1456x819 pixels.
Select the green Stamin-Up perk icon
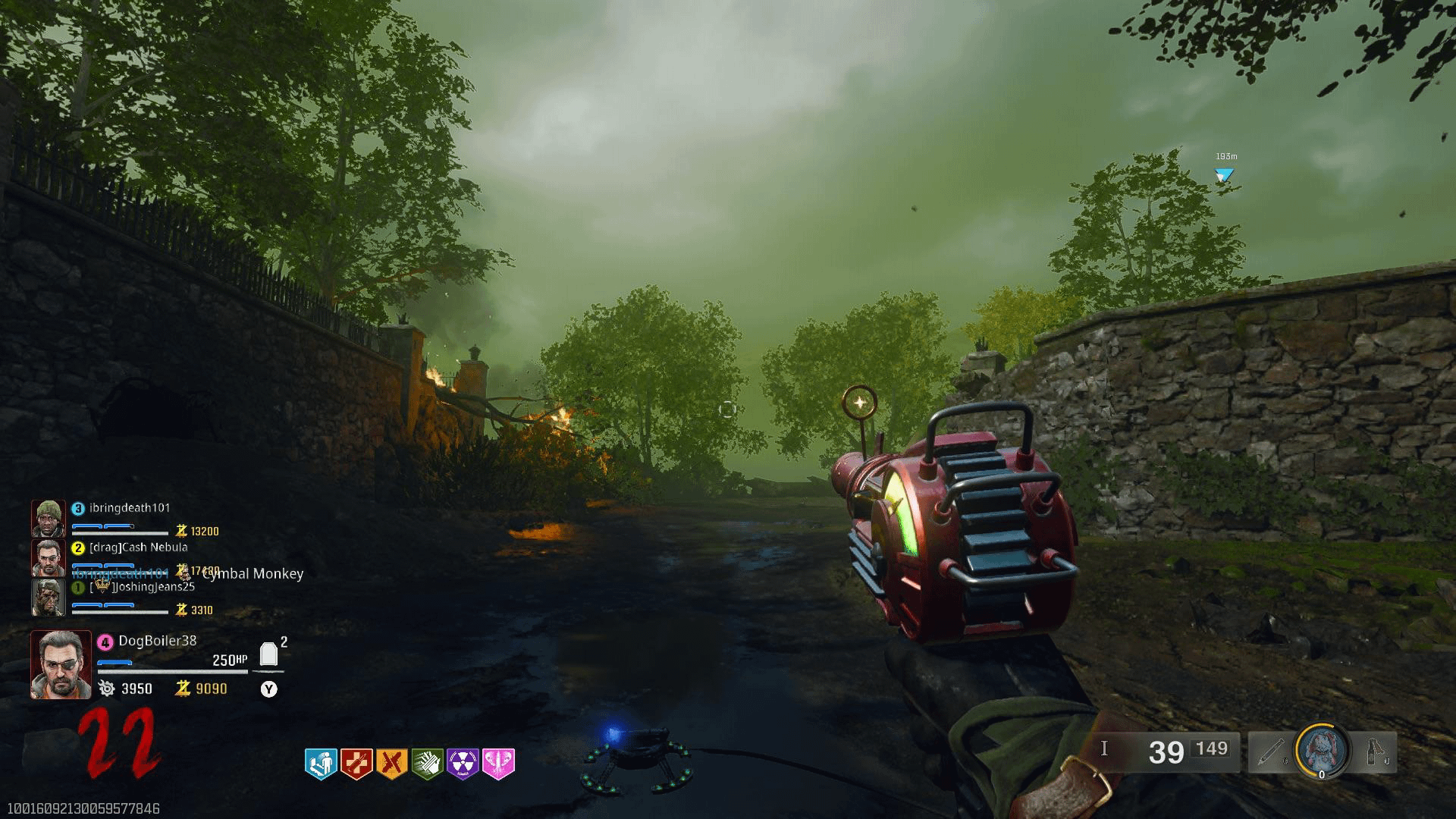427,764
